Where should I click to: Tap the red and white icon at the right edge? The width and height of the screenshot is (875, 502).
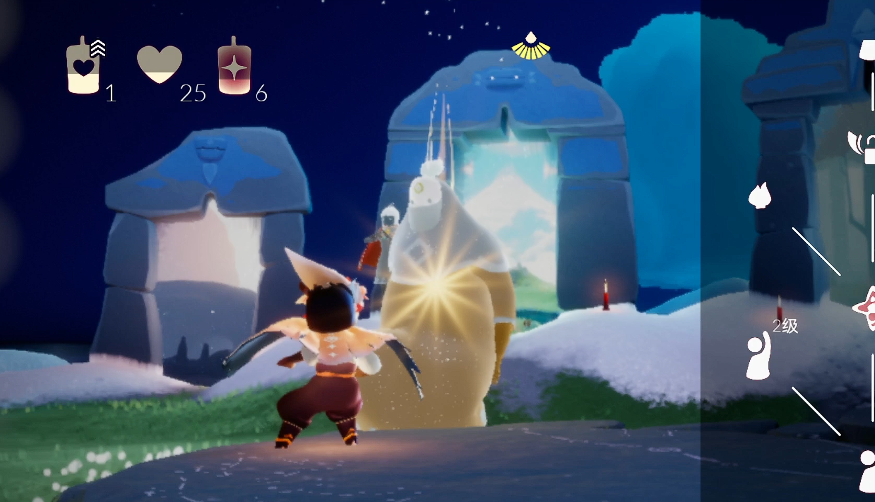865,308
